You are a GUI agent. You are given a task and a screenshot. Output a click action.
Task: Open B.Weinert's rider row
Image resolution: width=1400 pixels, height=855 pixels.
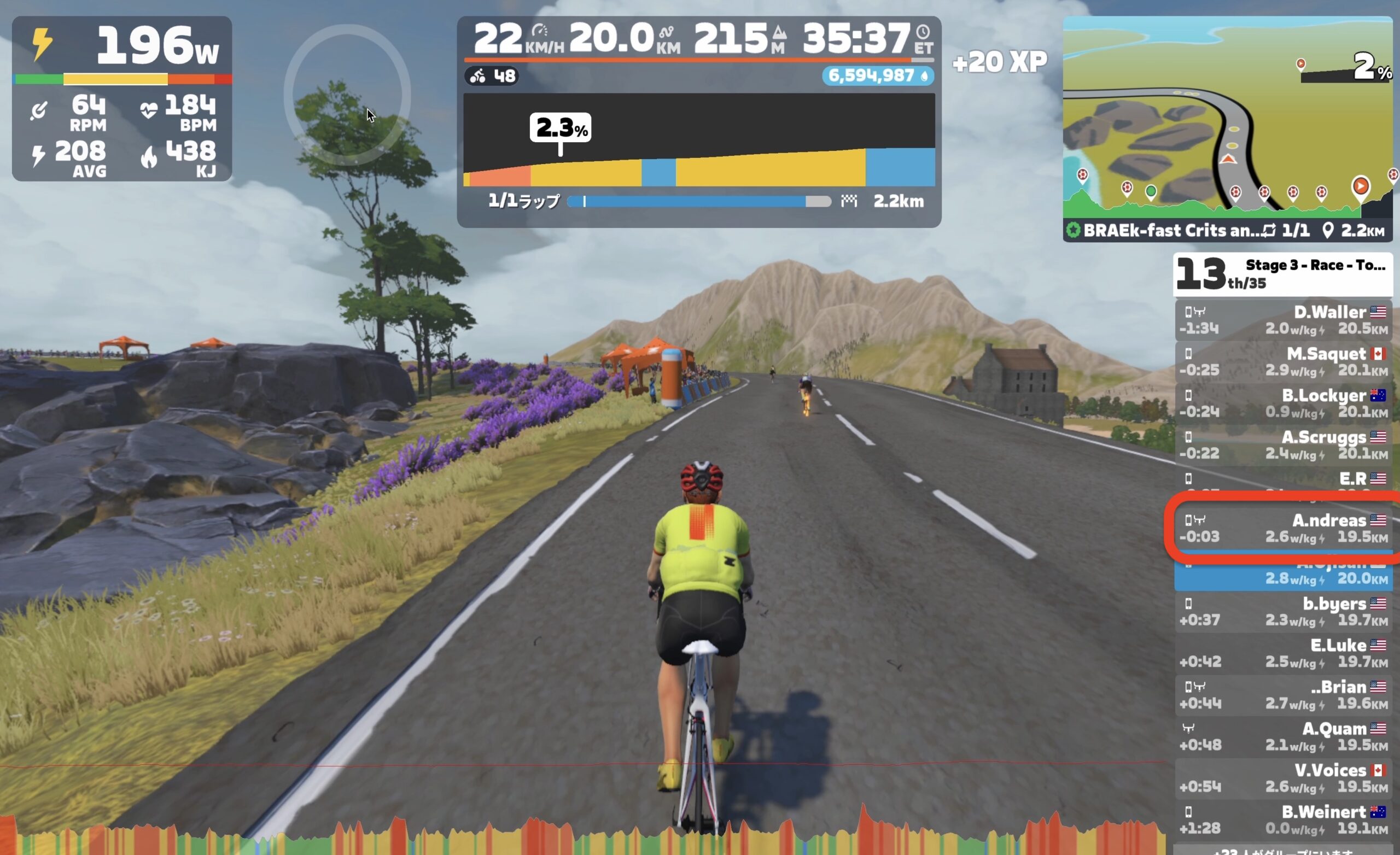(1283, 820)
